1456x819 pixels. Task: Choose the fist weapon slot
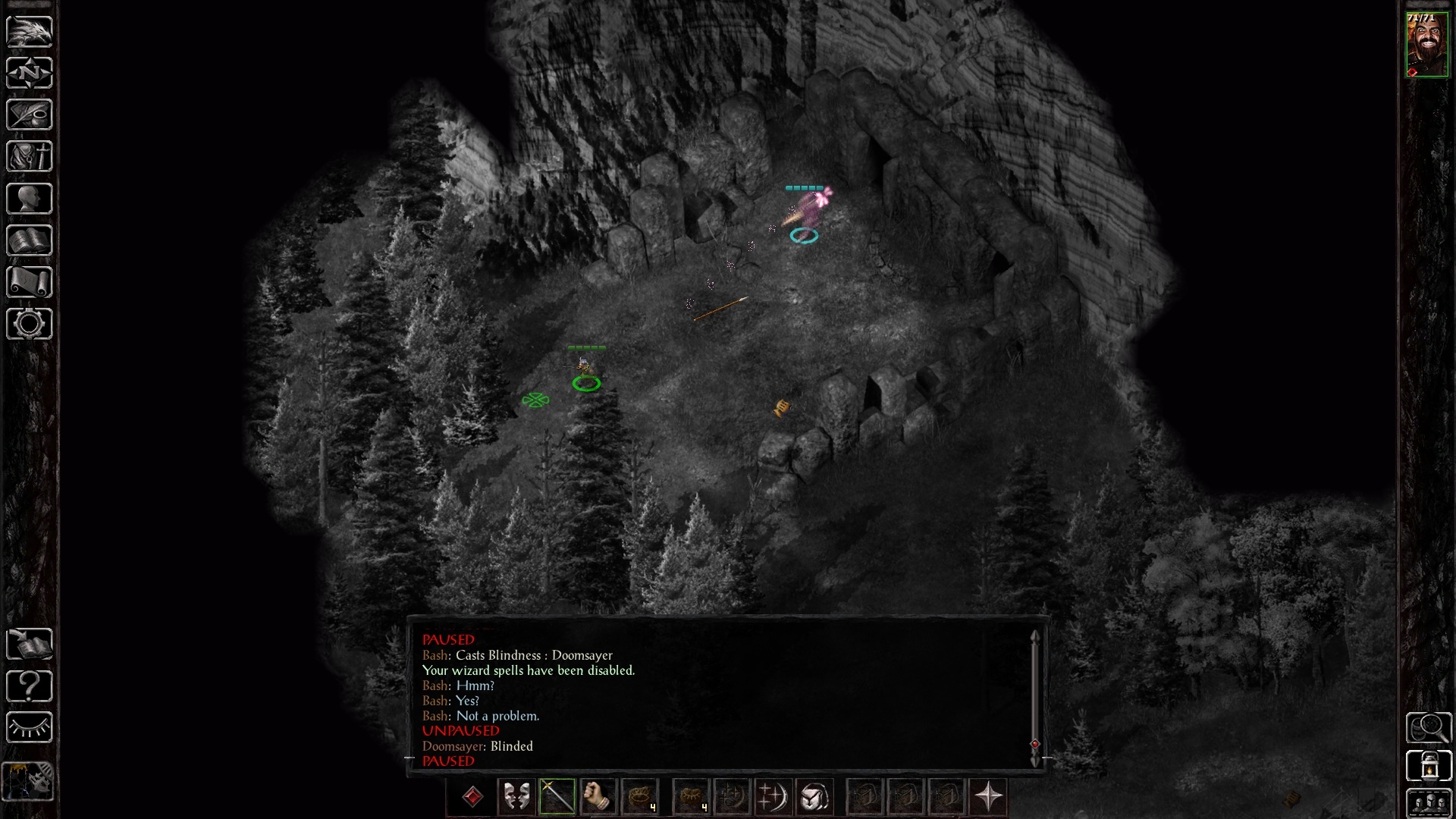(597, 797)
